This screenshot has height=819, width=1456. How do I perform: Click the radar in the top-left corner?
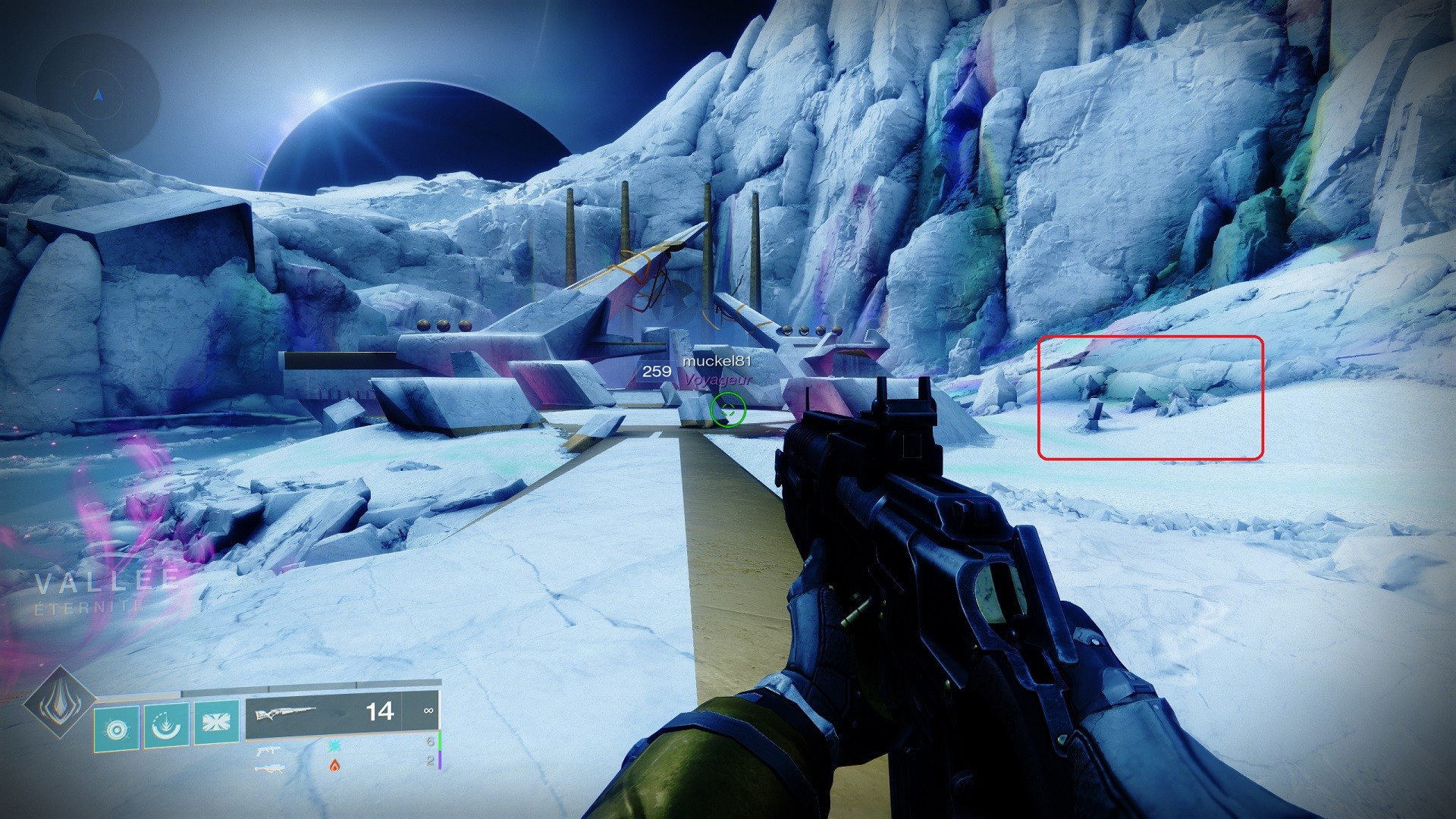coord(98,96)
